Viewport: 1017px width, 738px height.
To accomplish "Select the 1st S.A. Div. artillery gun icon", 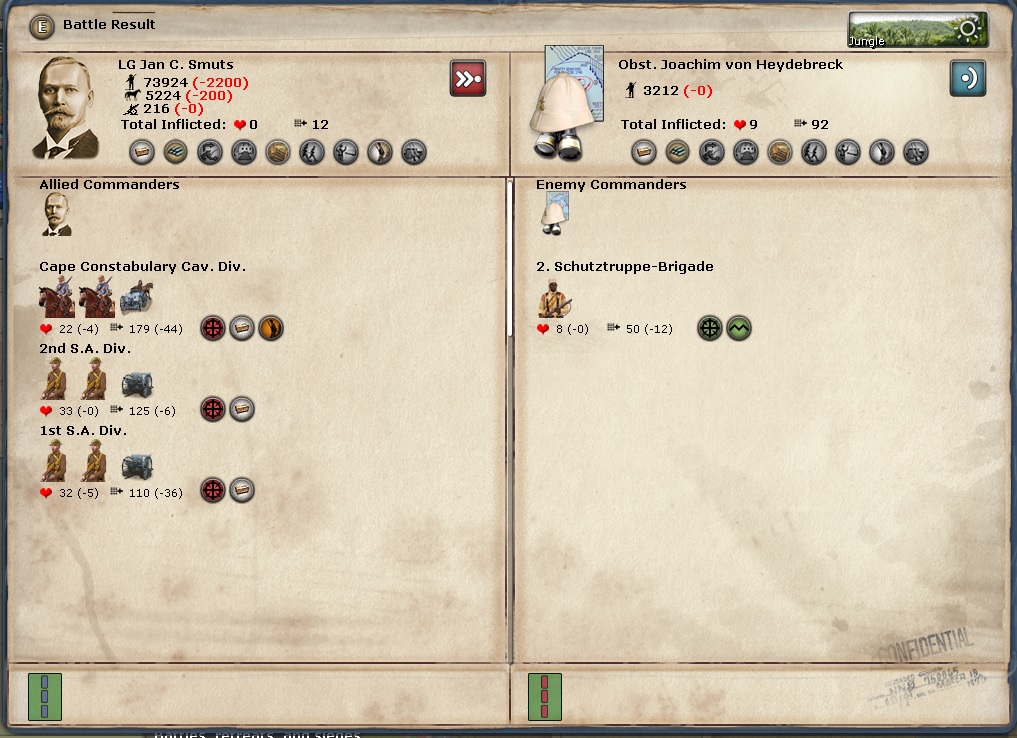I will [137, 464].
